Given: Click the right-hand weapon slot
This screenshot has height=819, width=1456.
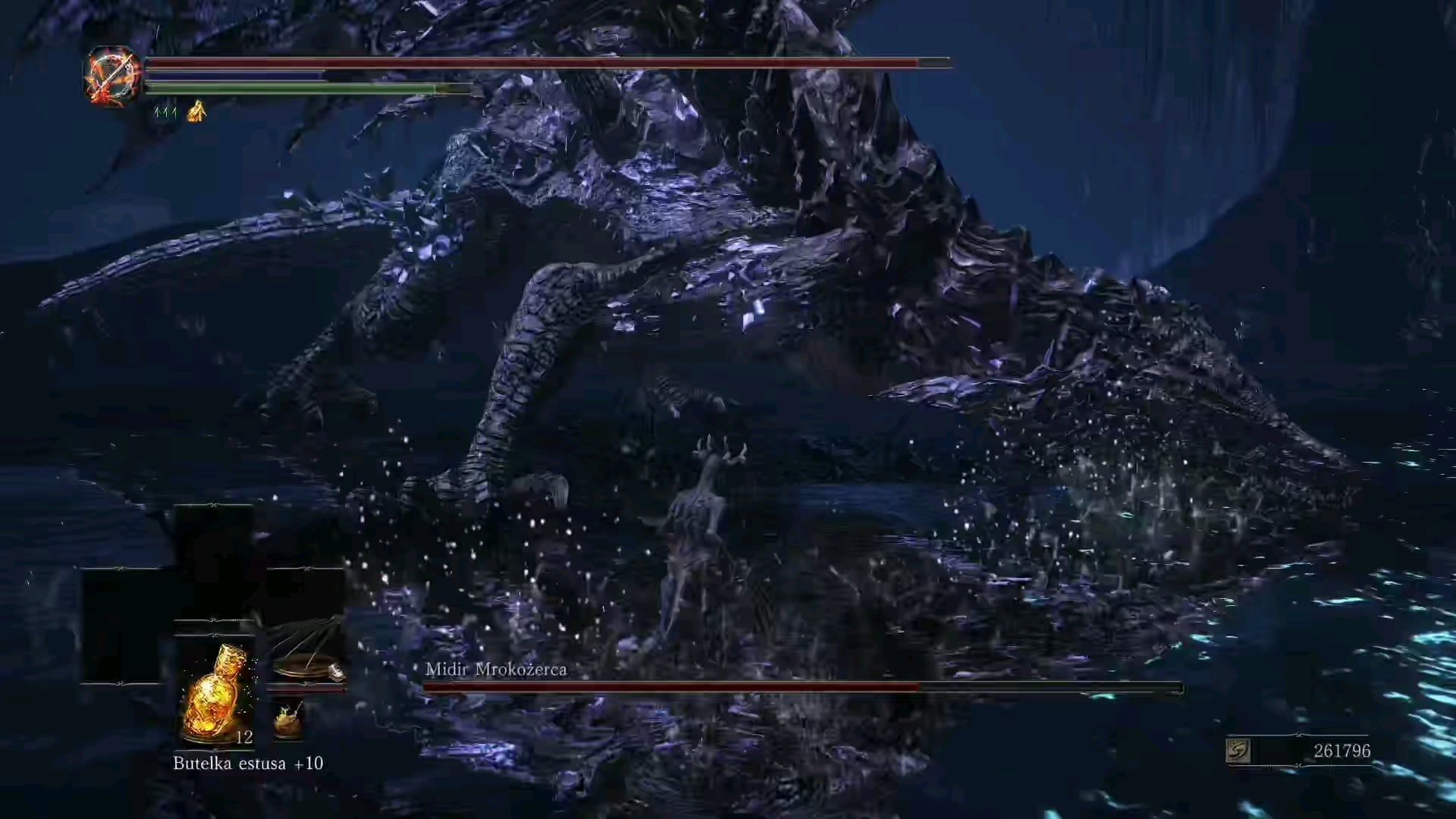Looking at the screenshot, I should coord(306,651).
